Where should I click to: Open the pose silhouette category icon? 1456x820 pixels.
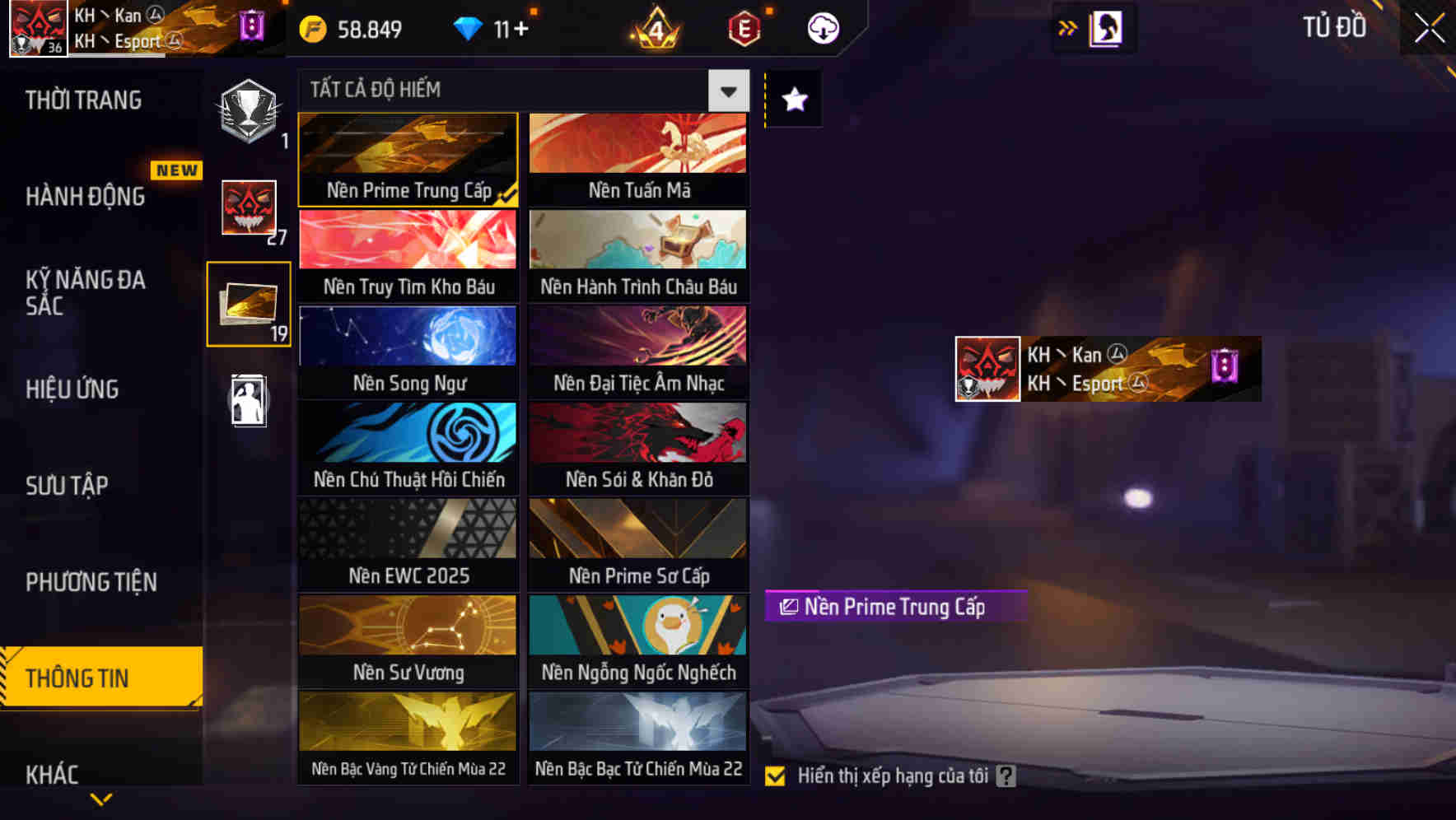point(249,401)
